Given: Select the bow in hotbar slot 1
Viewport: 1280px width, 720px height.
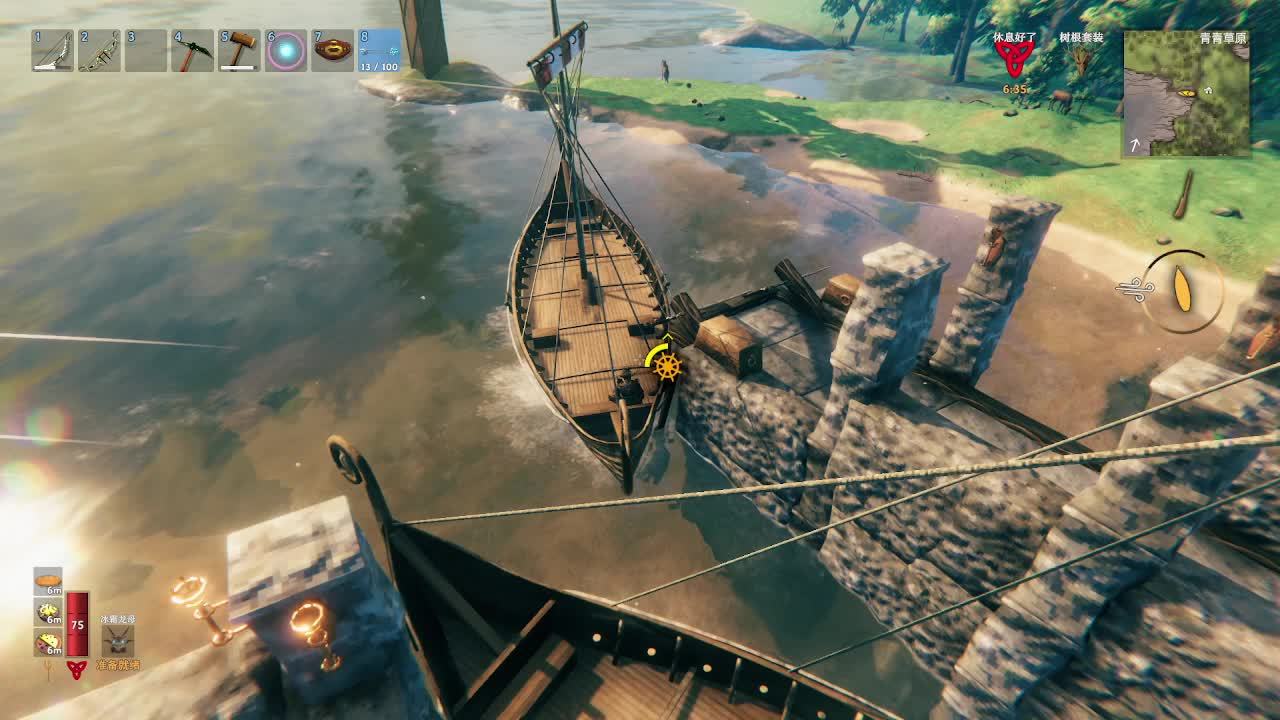Looking at the screenshot, I should 53,51.
